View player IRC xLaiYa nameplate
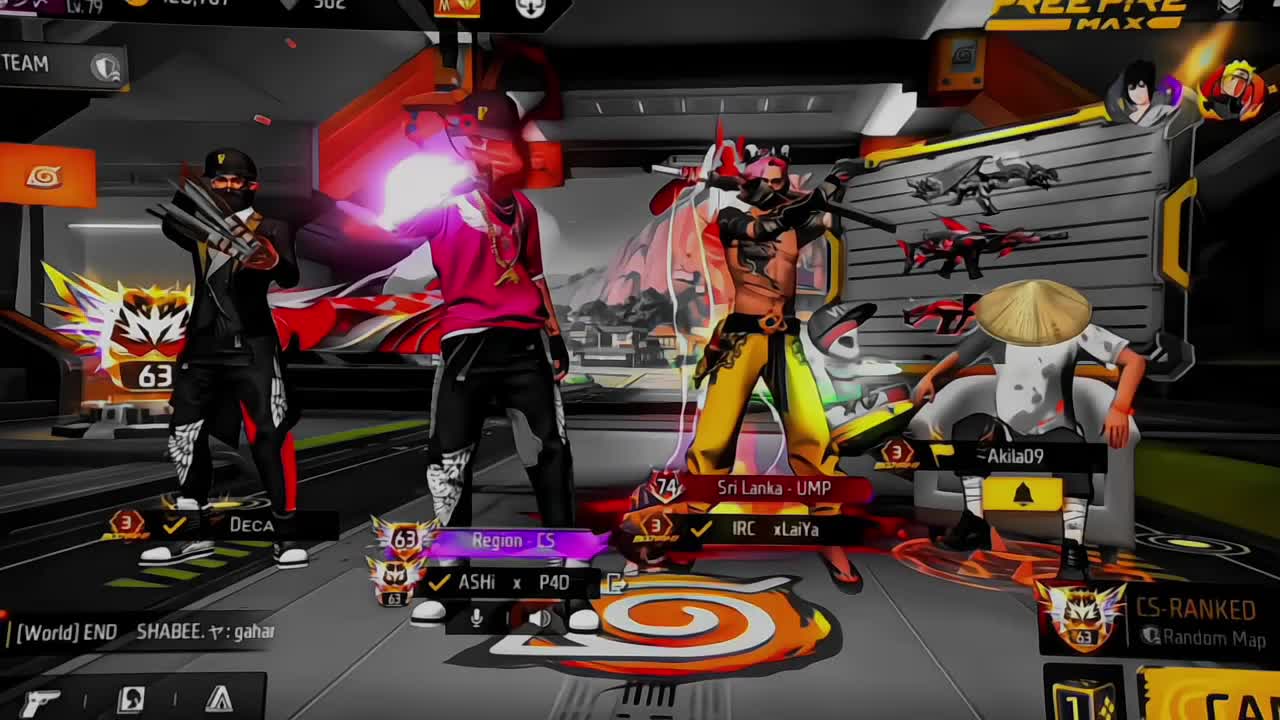This screenshot has width=1280, height=720. tap(772, 529)
